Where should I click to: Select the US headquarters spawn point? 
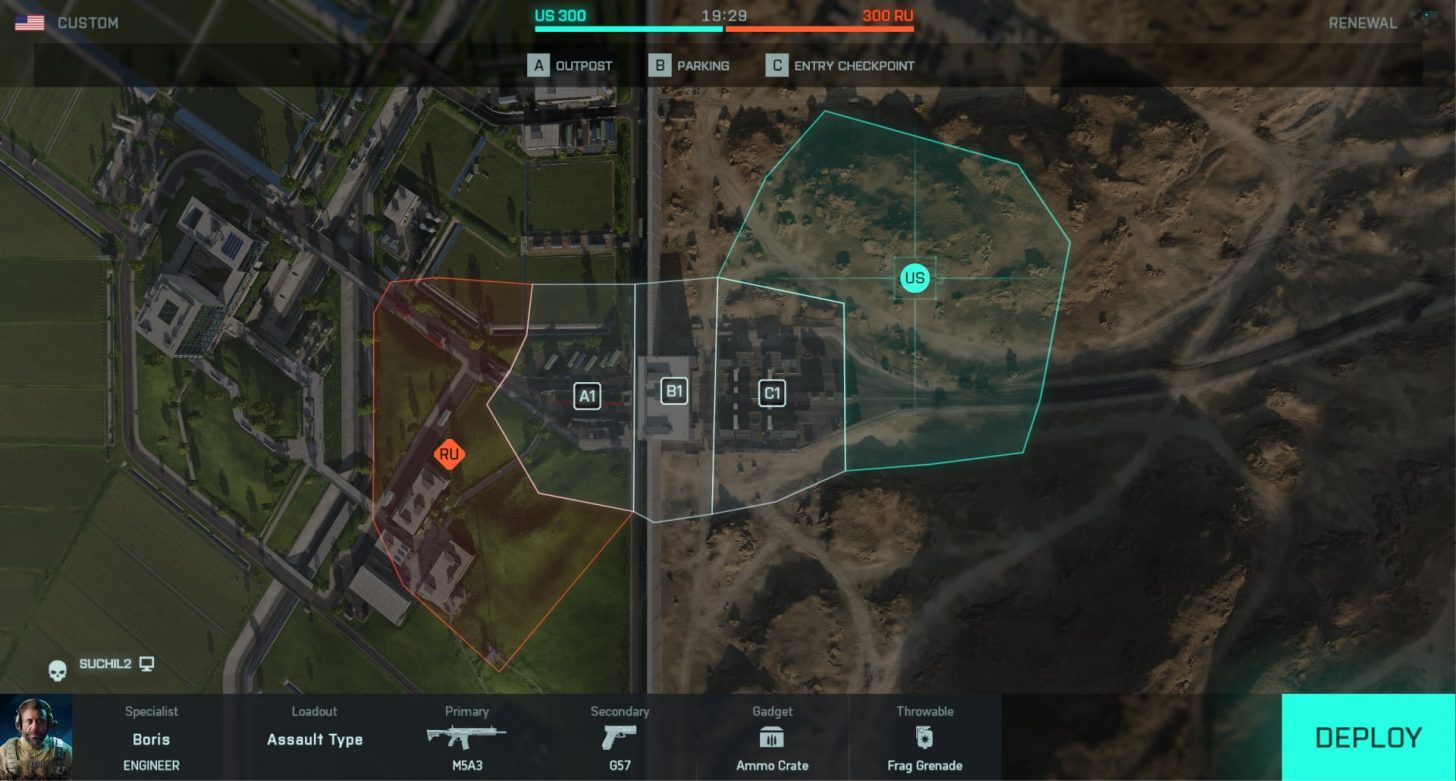[914, 277]
